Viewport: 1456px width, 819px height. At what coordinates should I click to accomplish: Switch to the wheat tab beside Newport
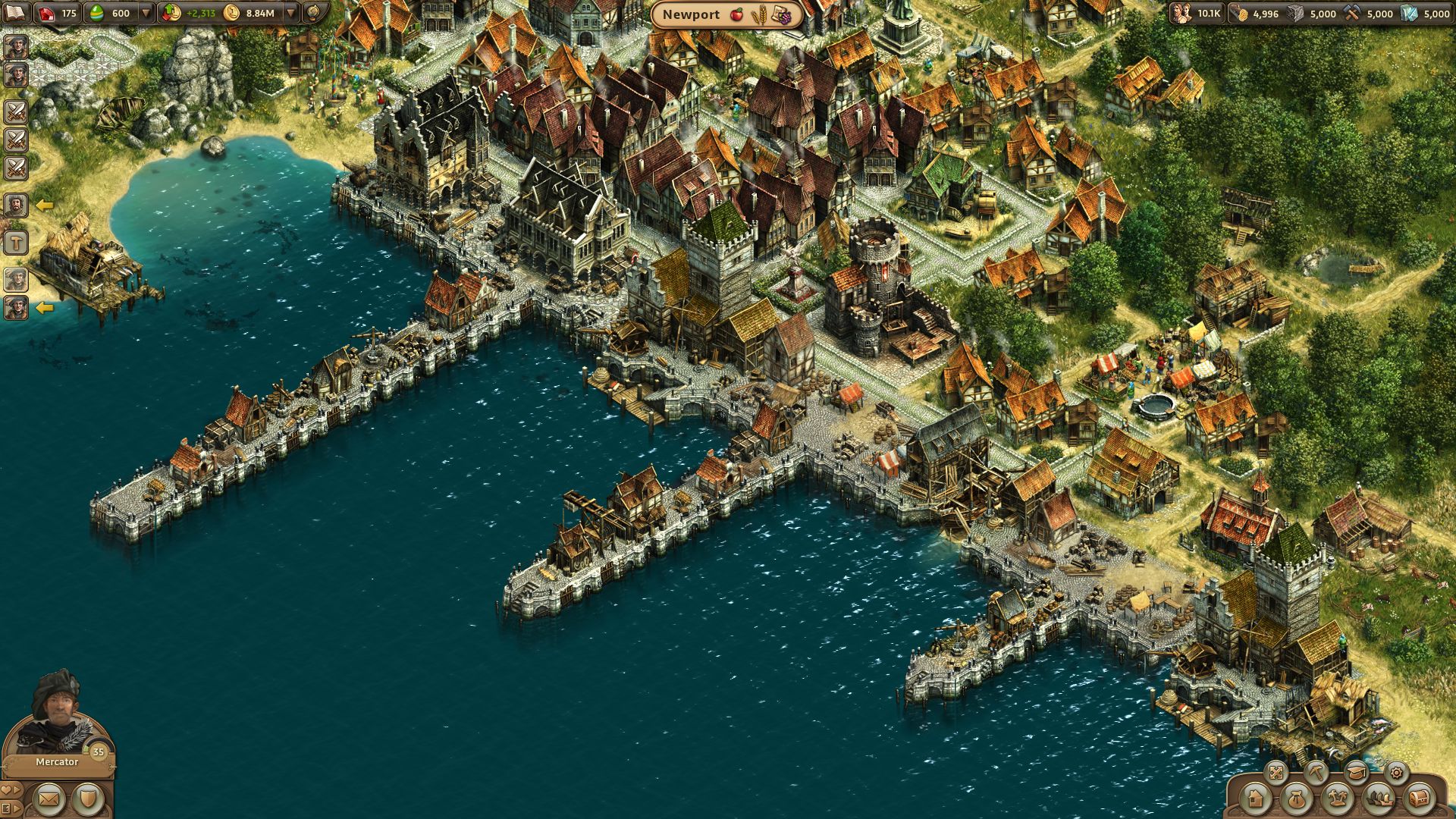[x=760, y=14]
